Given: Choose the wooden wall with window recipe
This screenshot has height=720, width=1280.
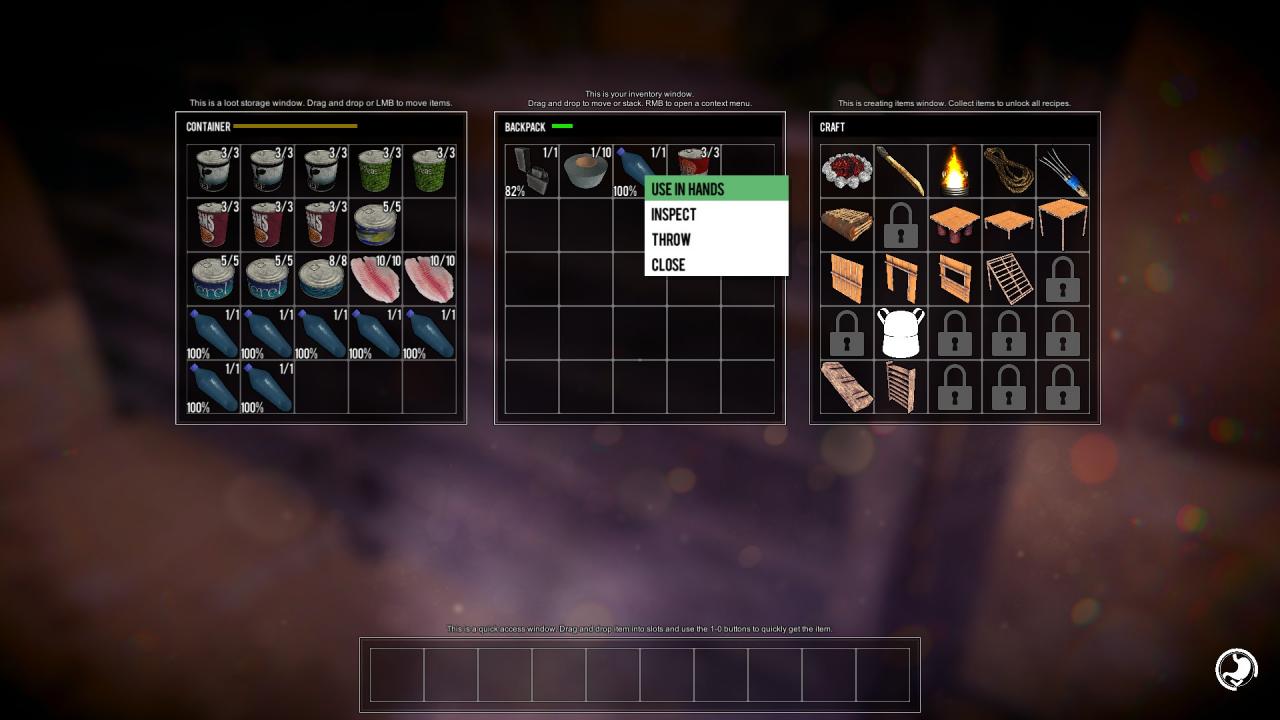Looking at the screenshot, I should tap(954, 279).
